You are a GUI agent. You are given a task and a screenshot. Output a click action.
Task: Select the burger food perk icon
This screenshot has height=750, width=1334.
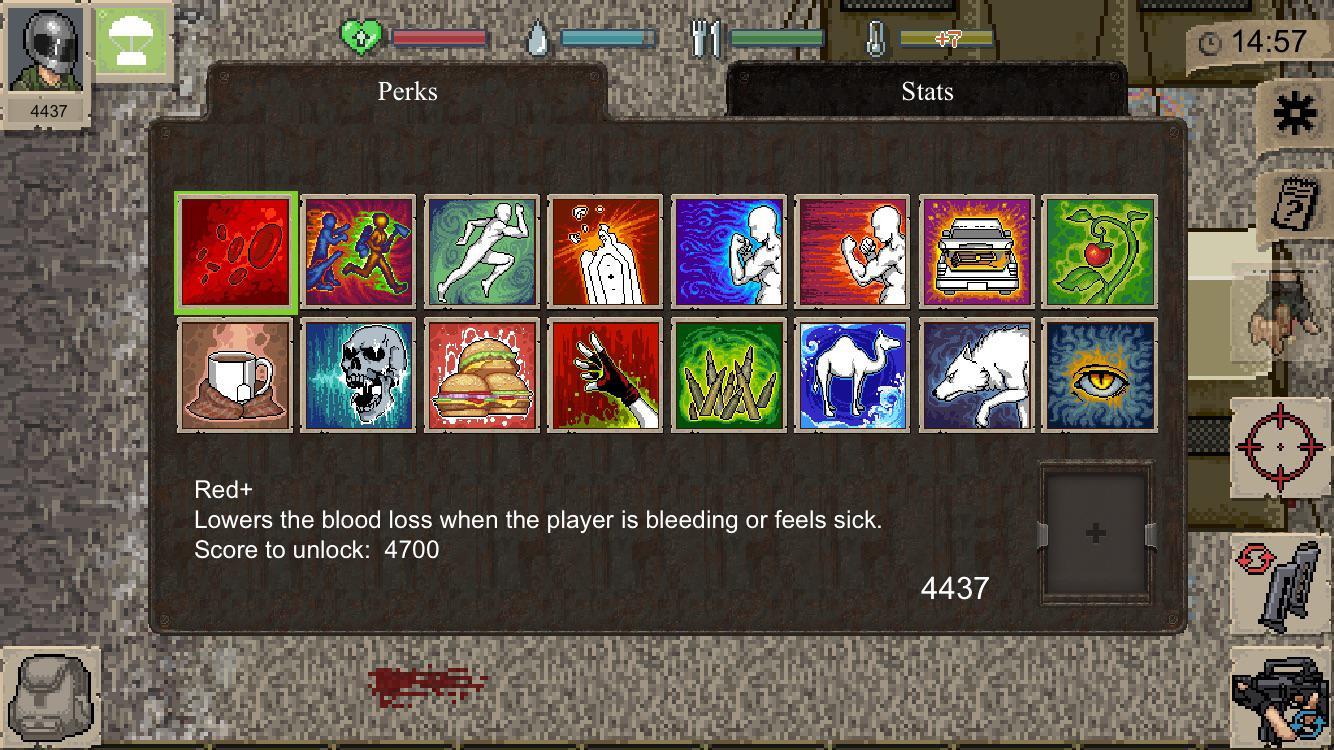tap(481, 377)
